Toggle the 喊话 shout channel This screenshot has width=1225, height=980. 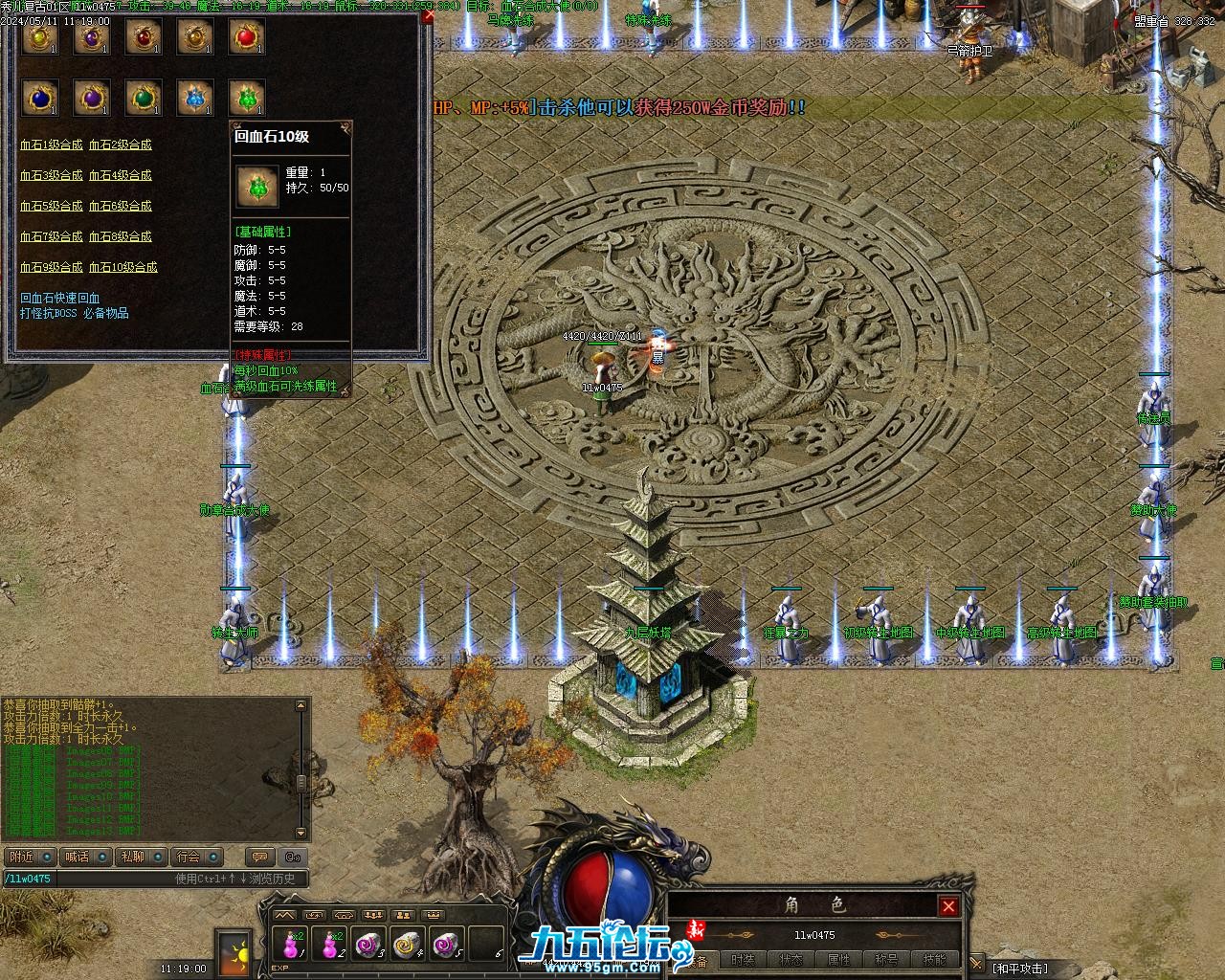(77, 857)
